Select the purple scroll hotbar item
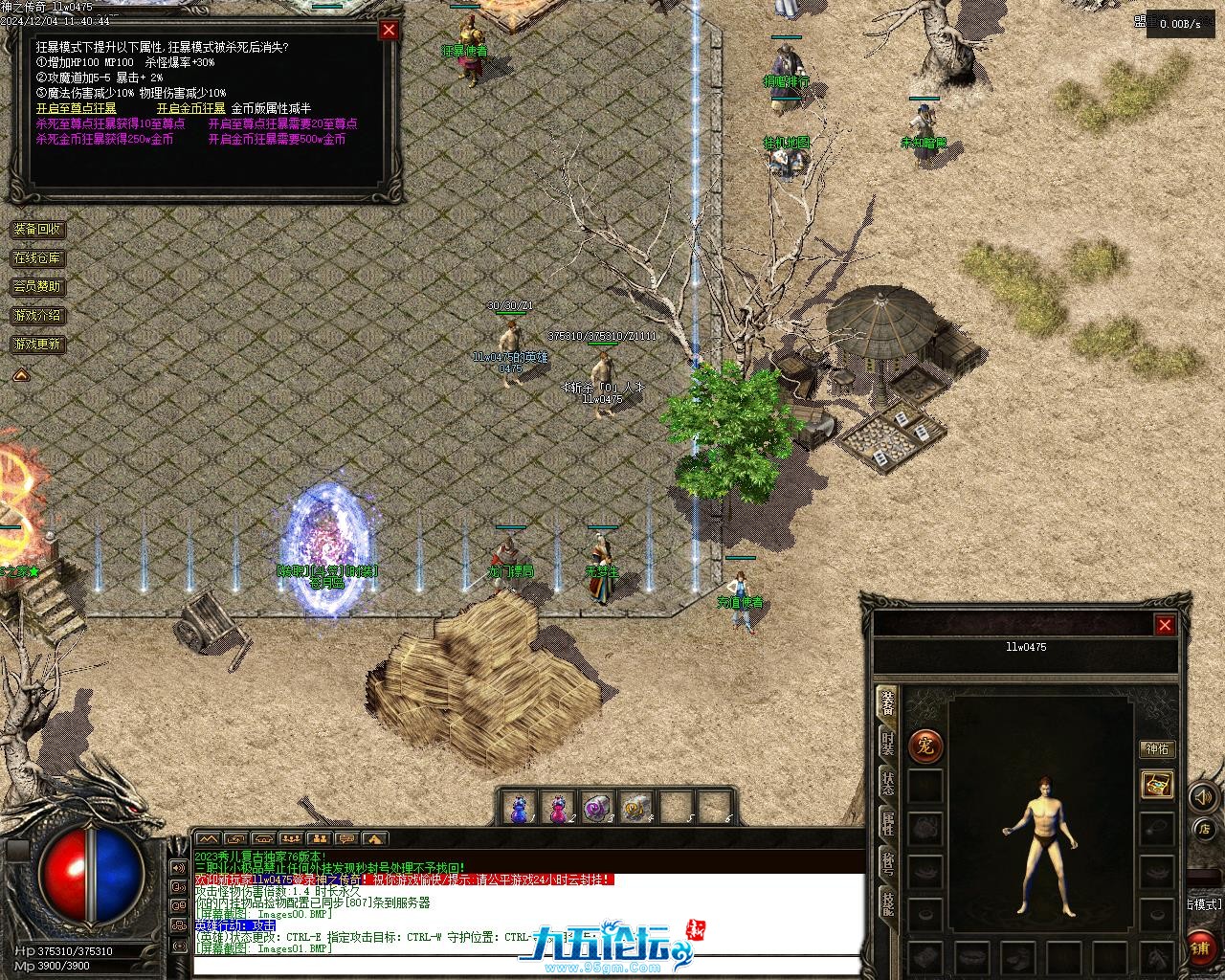1225x980 pixels. (x=596, y=809)
